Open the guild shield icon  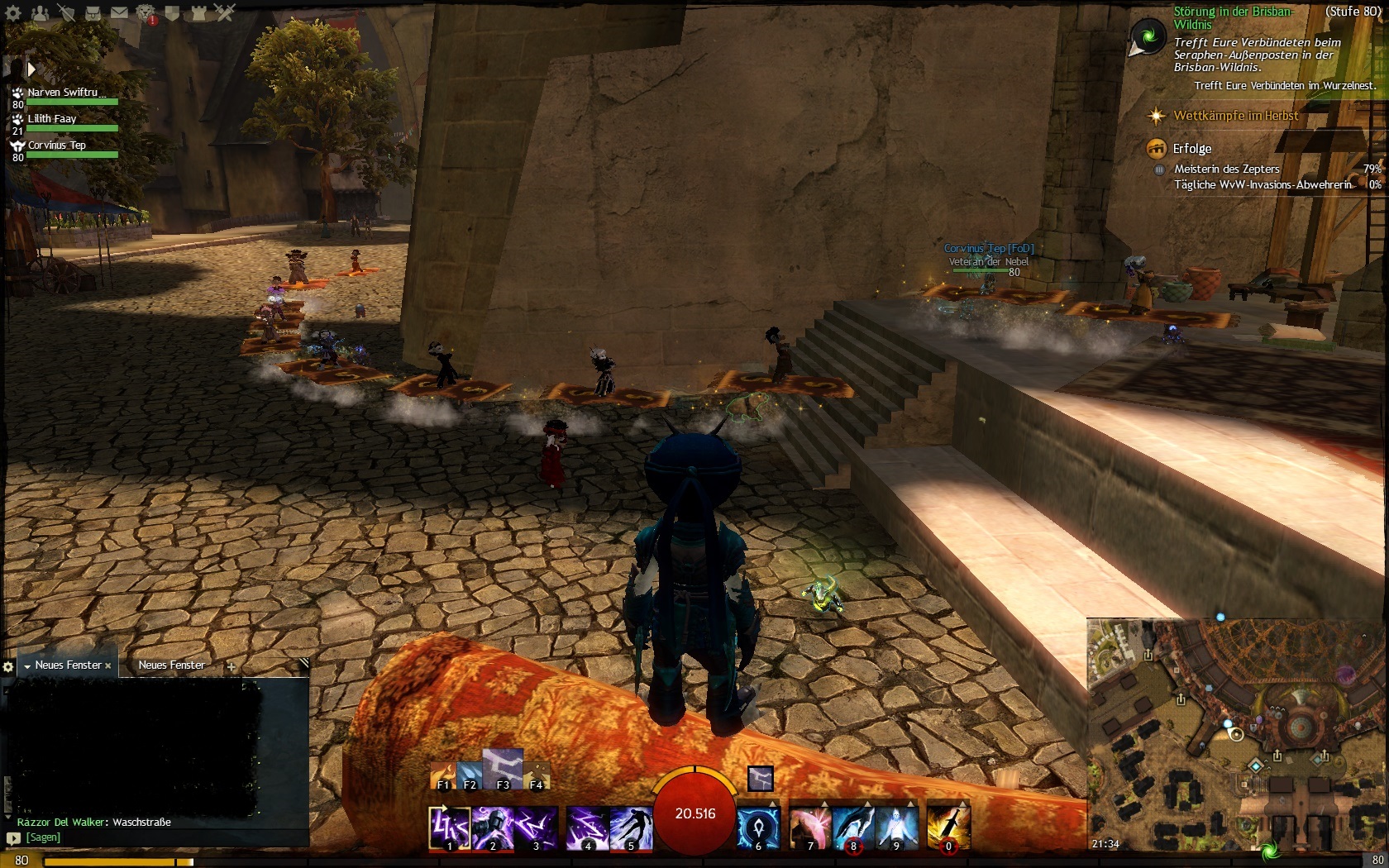pos(172,13)
